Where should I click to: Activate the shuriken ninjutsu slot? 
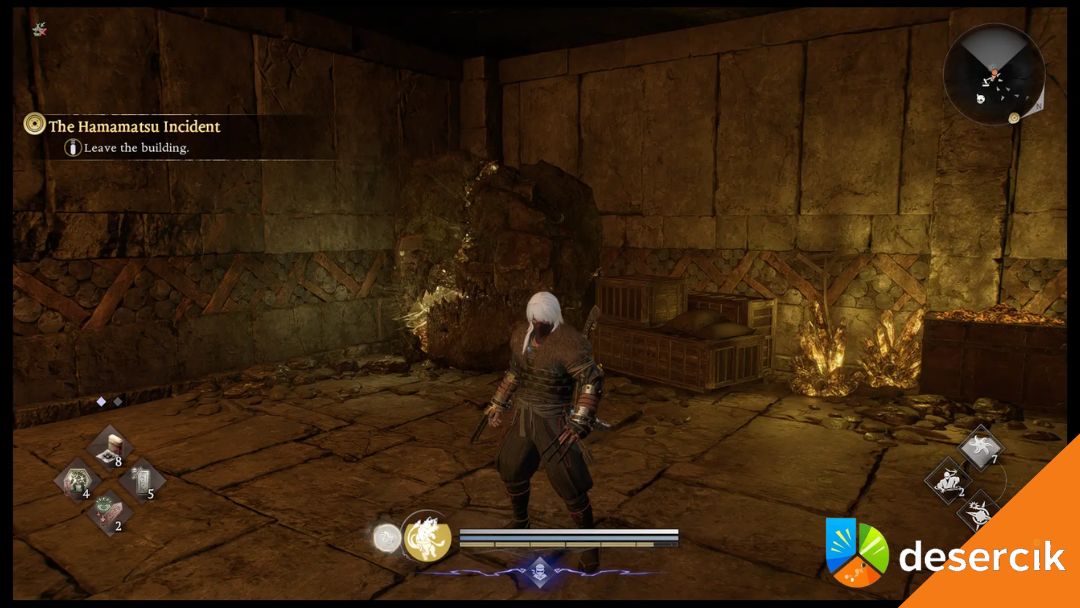(x=978, y=447)
